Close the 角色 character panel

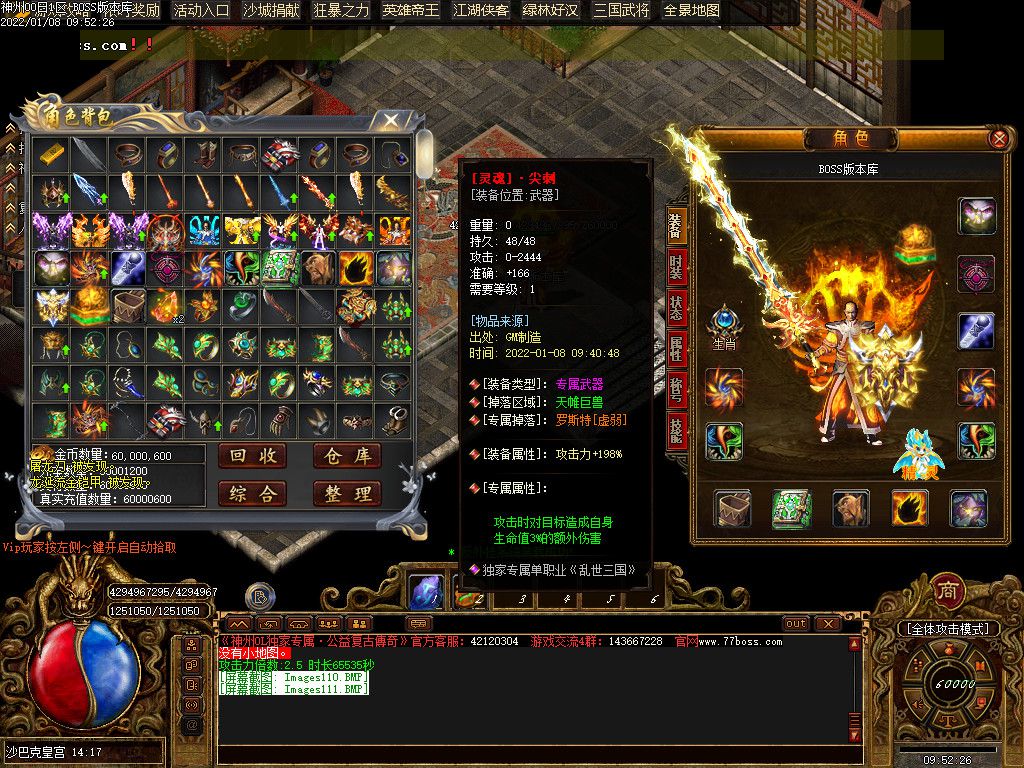click(997, 139)
